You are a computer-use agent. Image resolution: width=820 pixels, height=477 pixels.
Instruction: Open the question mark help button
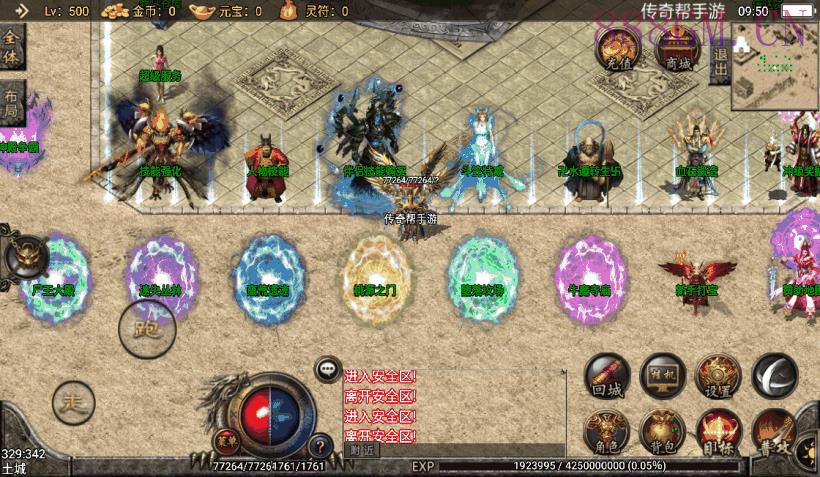[320, 446]
